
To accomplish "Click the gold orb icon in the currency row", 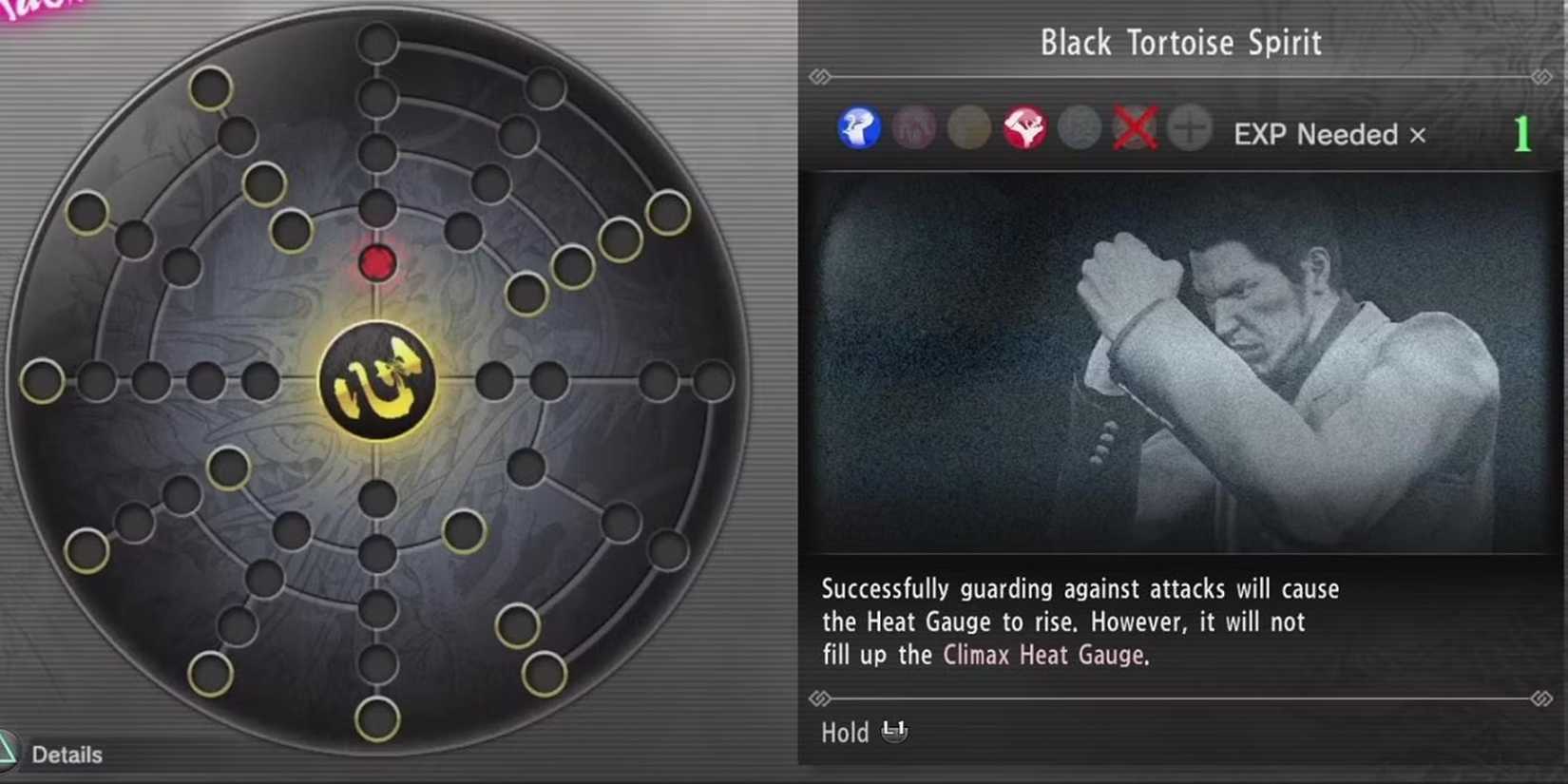I will pyautogui.click(x=970, y=126).
